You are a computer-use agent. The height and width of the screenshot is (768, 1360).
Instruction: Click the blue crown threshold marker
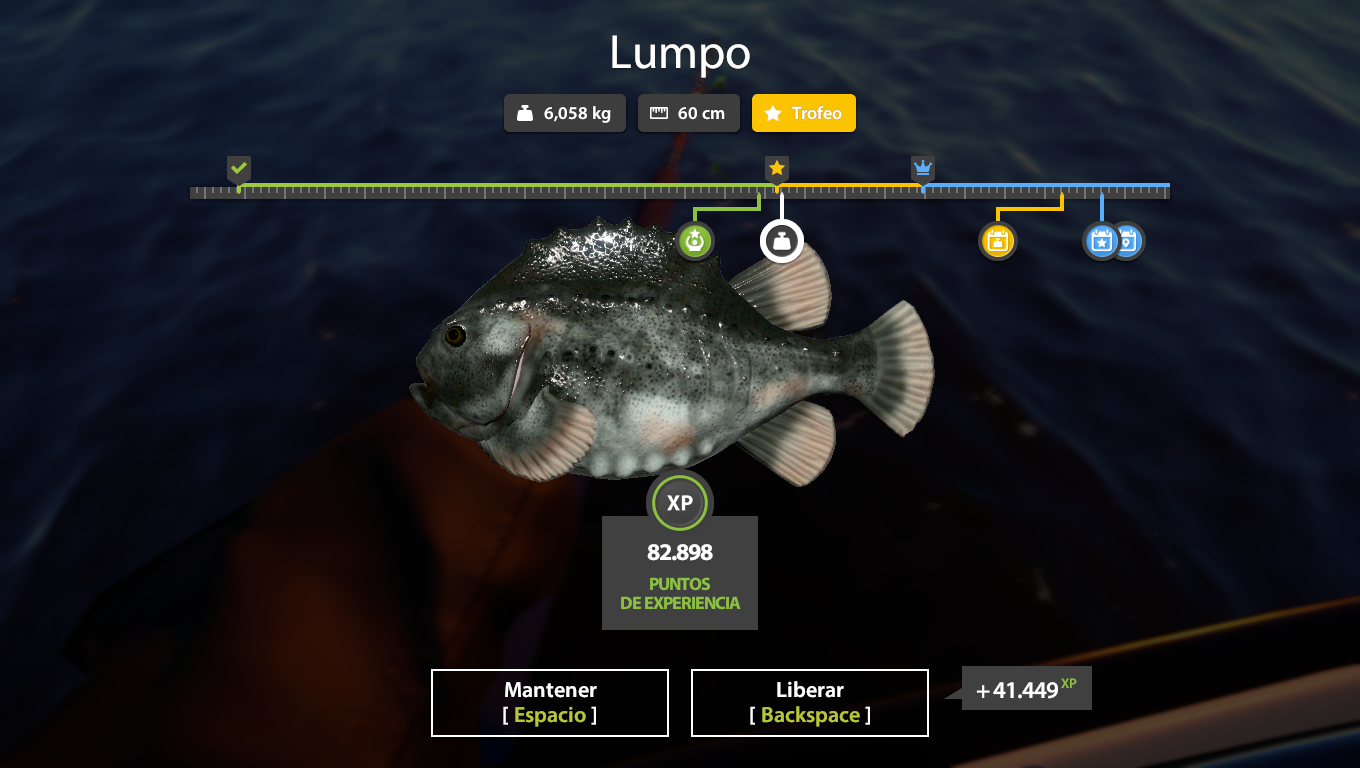pyautogui.click(x=922, y=168)
